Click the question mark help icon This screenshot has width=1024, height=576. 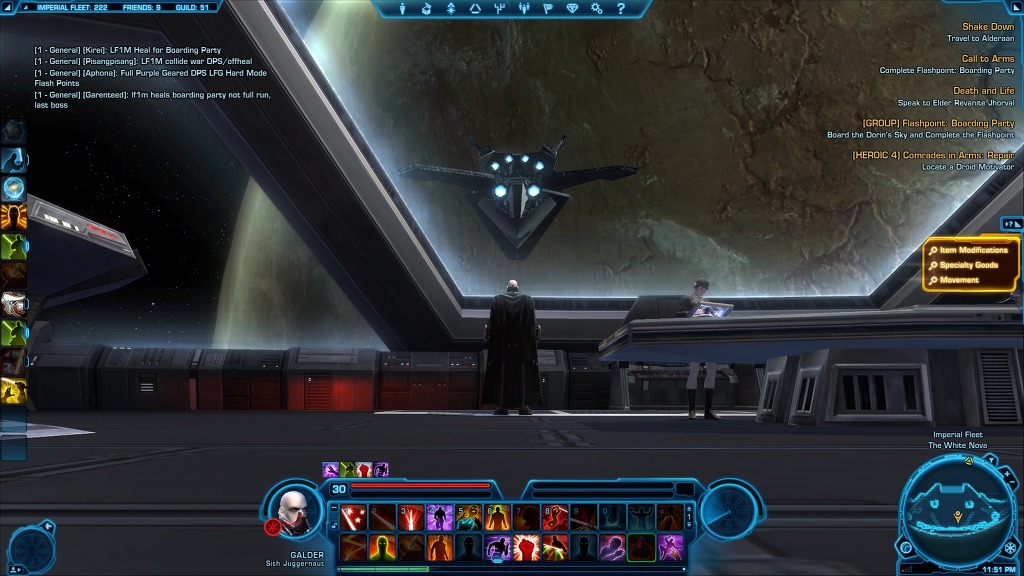pyautogui.click(x=621, y=9)
